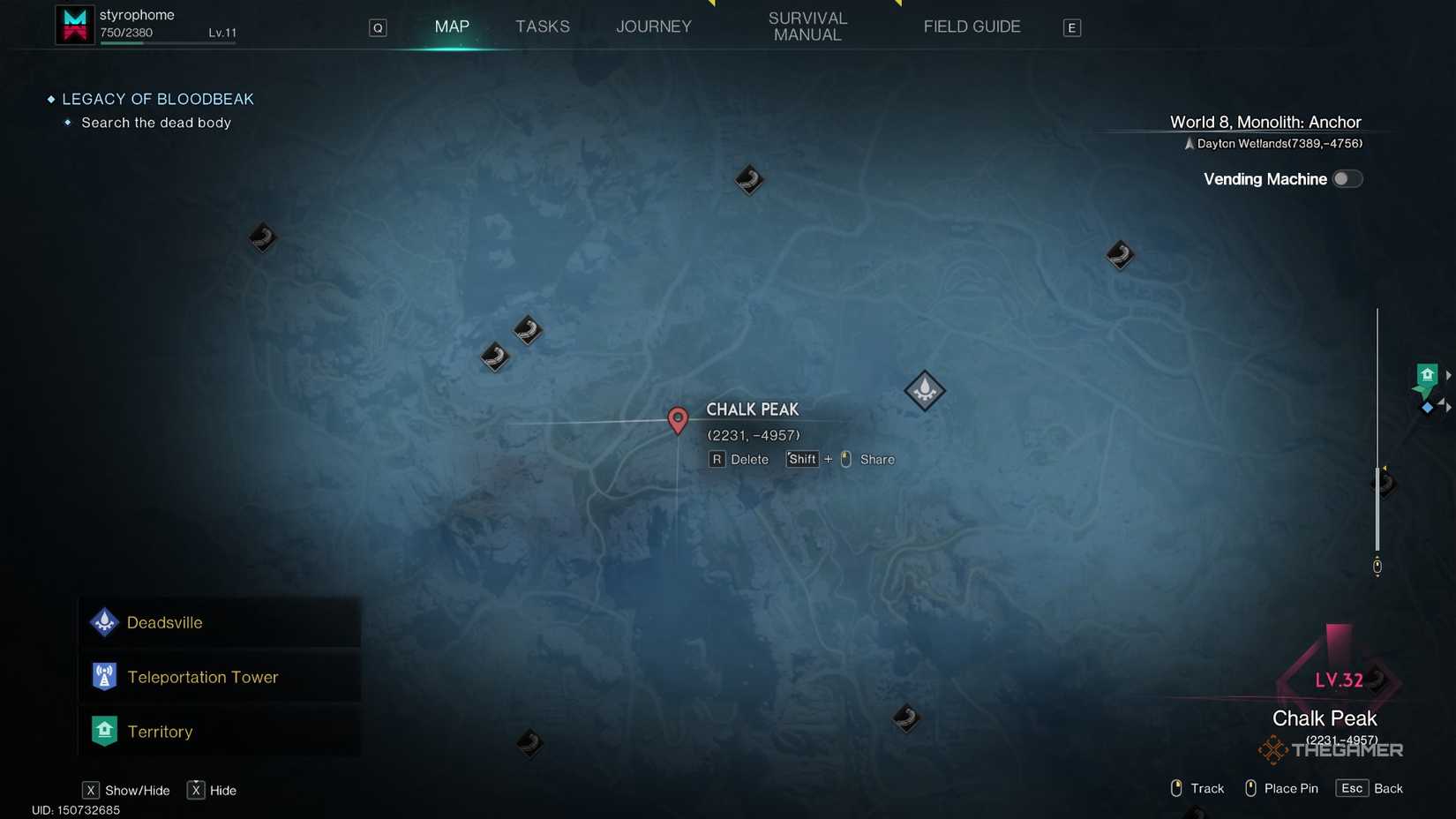Click the diamond marker in the top-right map area
1456x819 pixels.
[x=1119, y=254]
